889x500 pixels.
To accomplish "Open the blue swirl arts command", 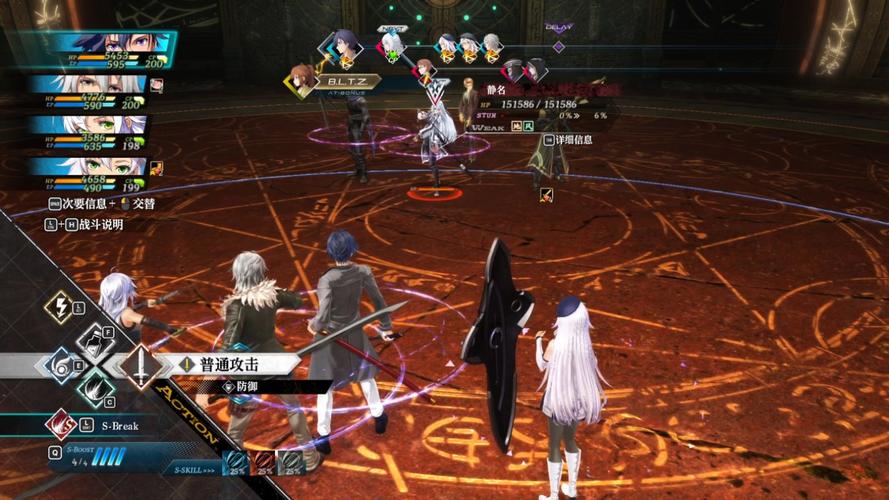I will (60, 364).
